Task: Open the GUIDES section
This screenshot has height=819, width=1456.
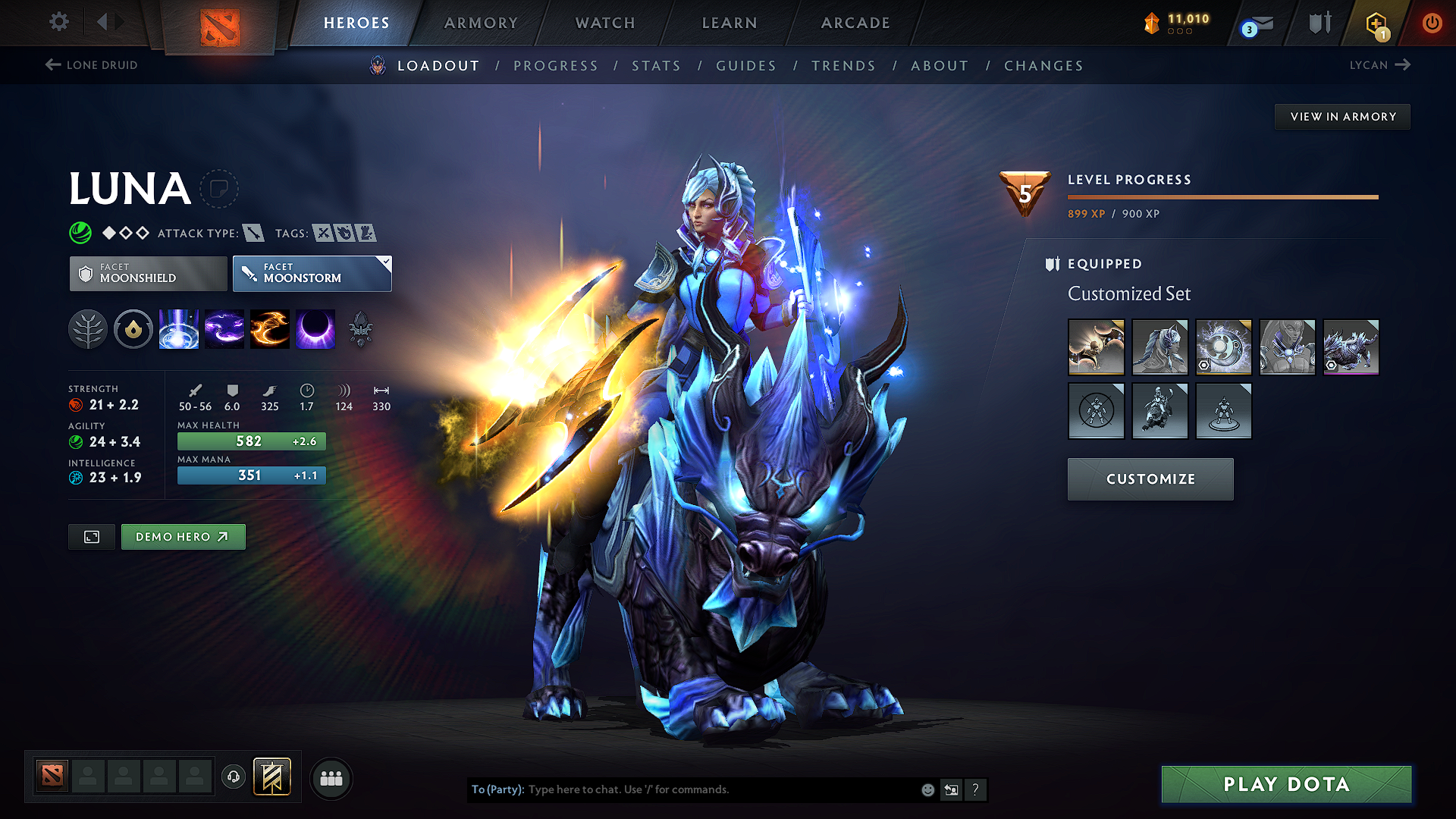Action: tap(745, 66)
